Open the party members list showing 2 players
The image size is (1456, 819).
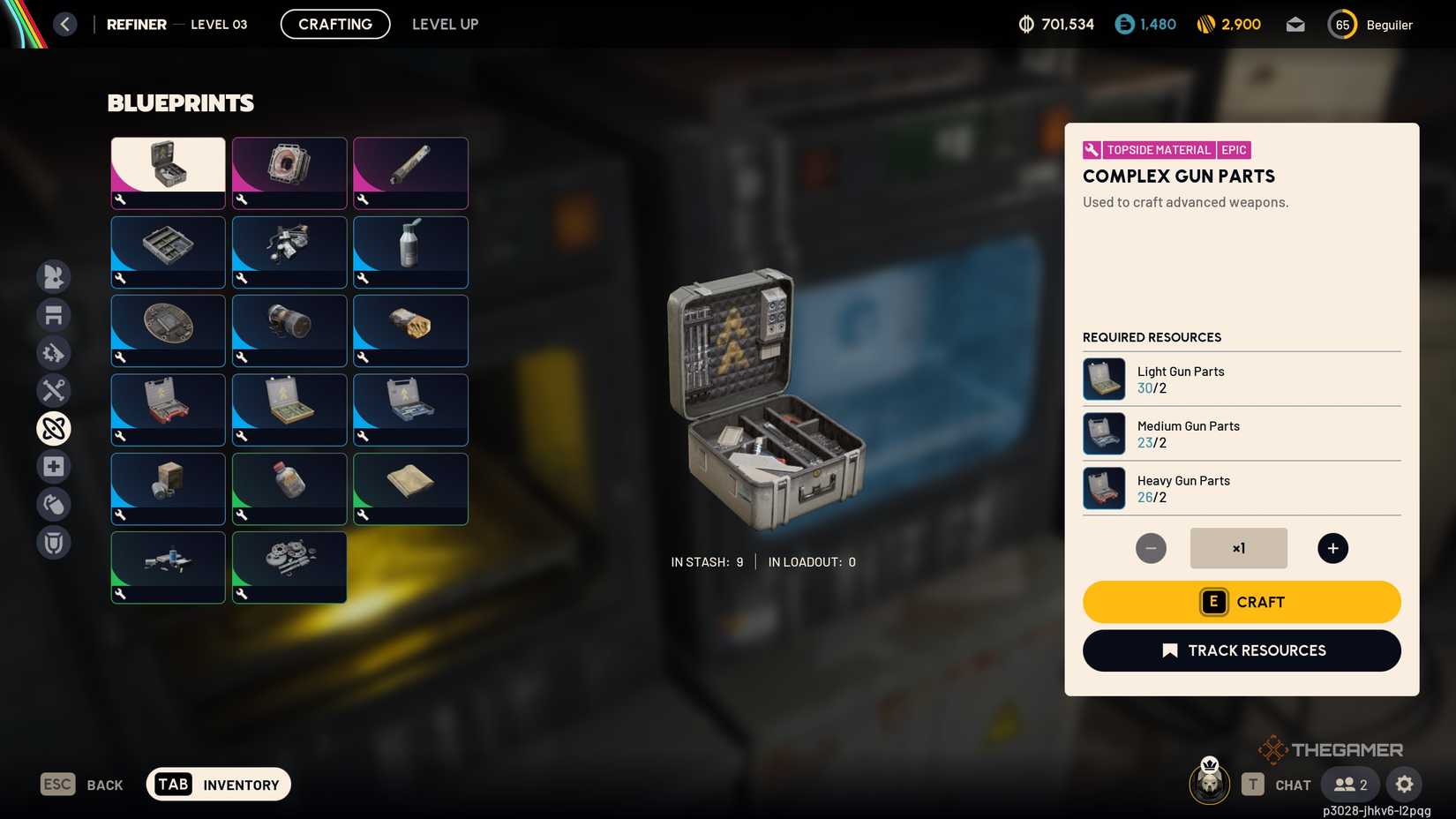(1349, 784)
